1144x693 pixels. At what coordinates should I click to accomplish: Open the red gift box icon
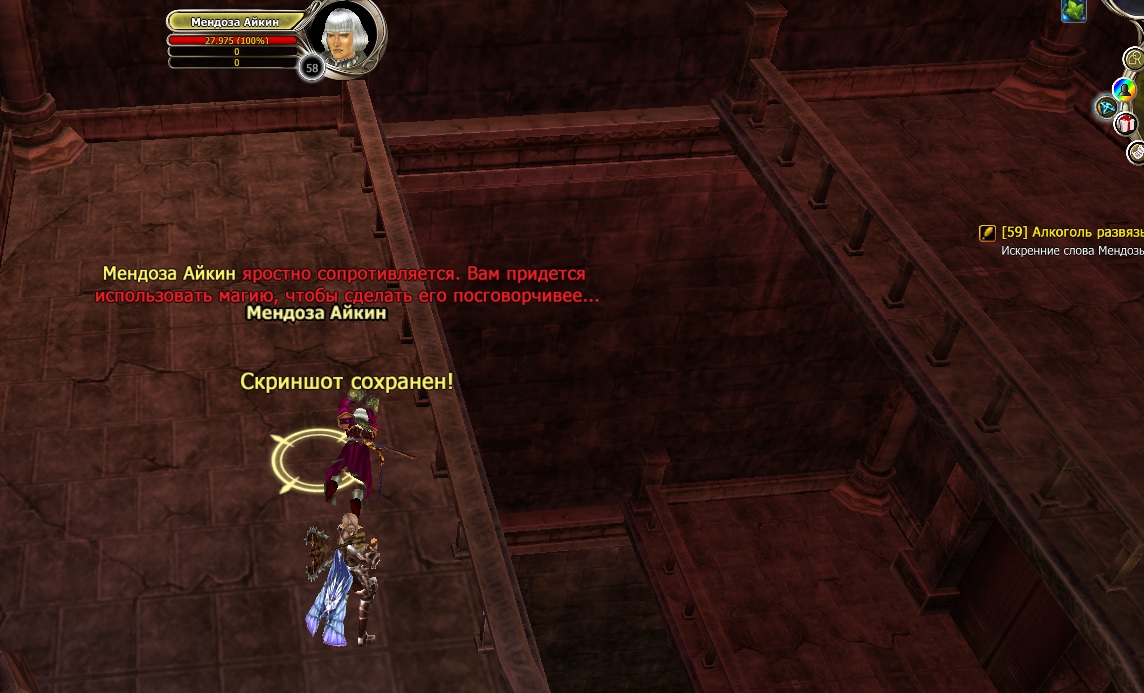[1126, 124]
